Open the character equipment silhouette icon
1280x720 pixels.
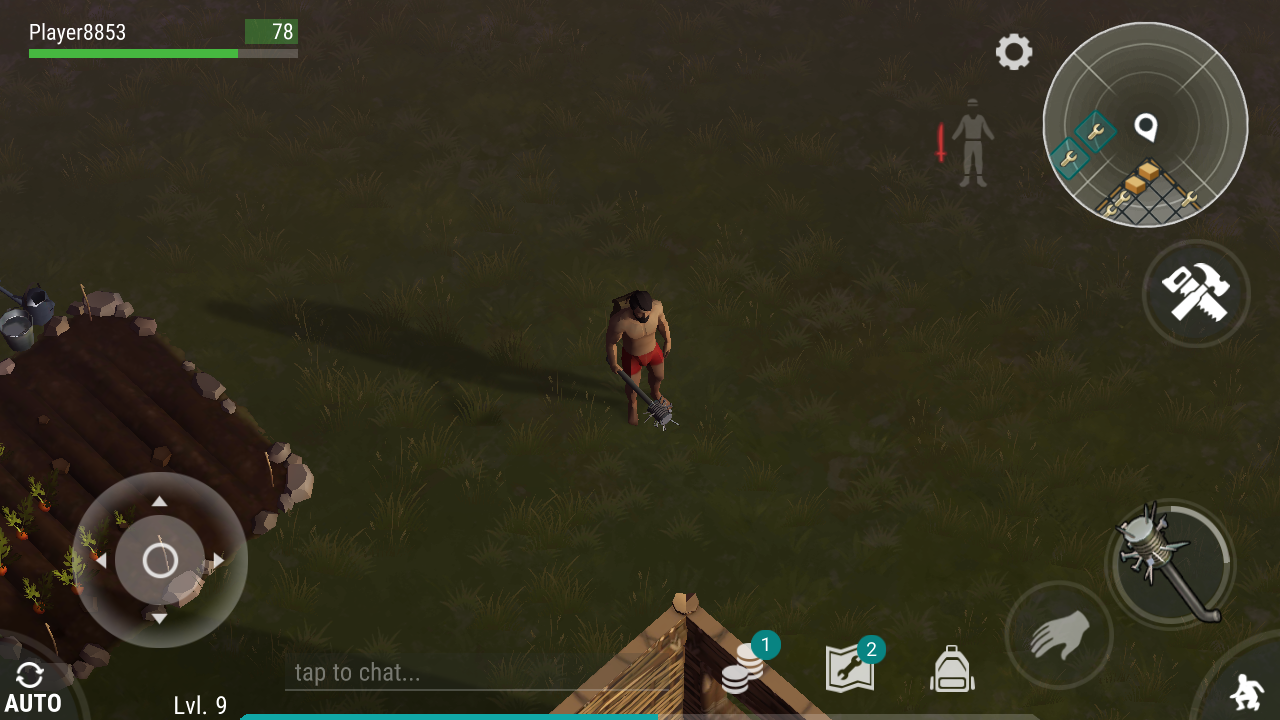(970, 142)
